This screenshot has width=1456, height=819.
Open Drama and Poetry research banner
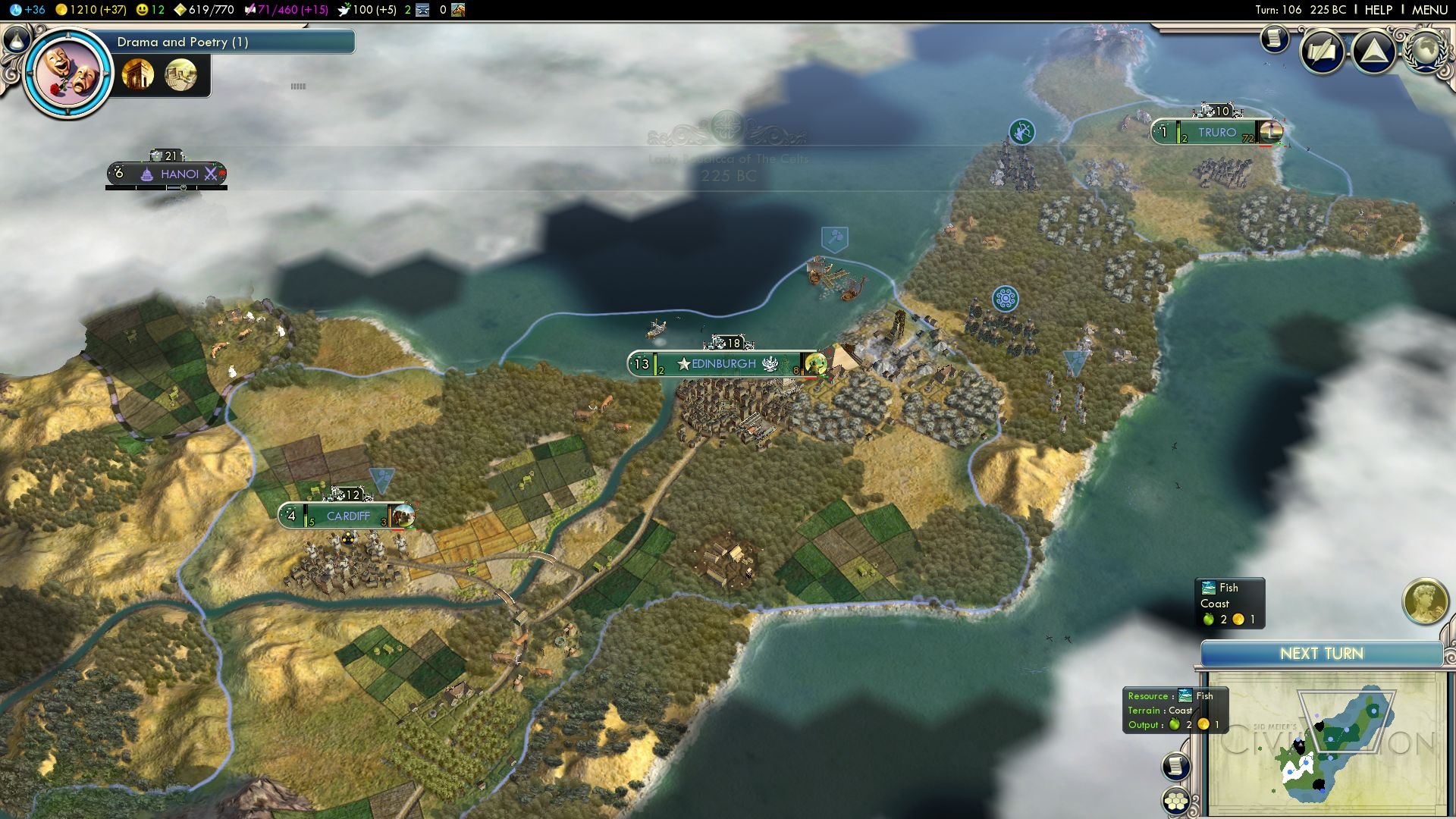pos(227,42)
